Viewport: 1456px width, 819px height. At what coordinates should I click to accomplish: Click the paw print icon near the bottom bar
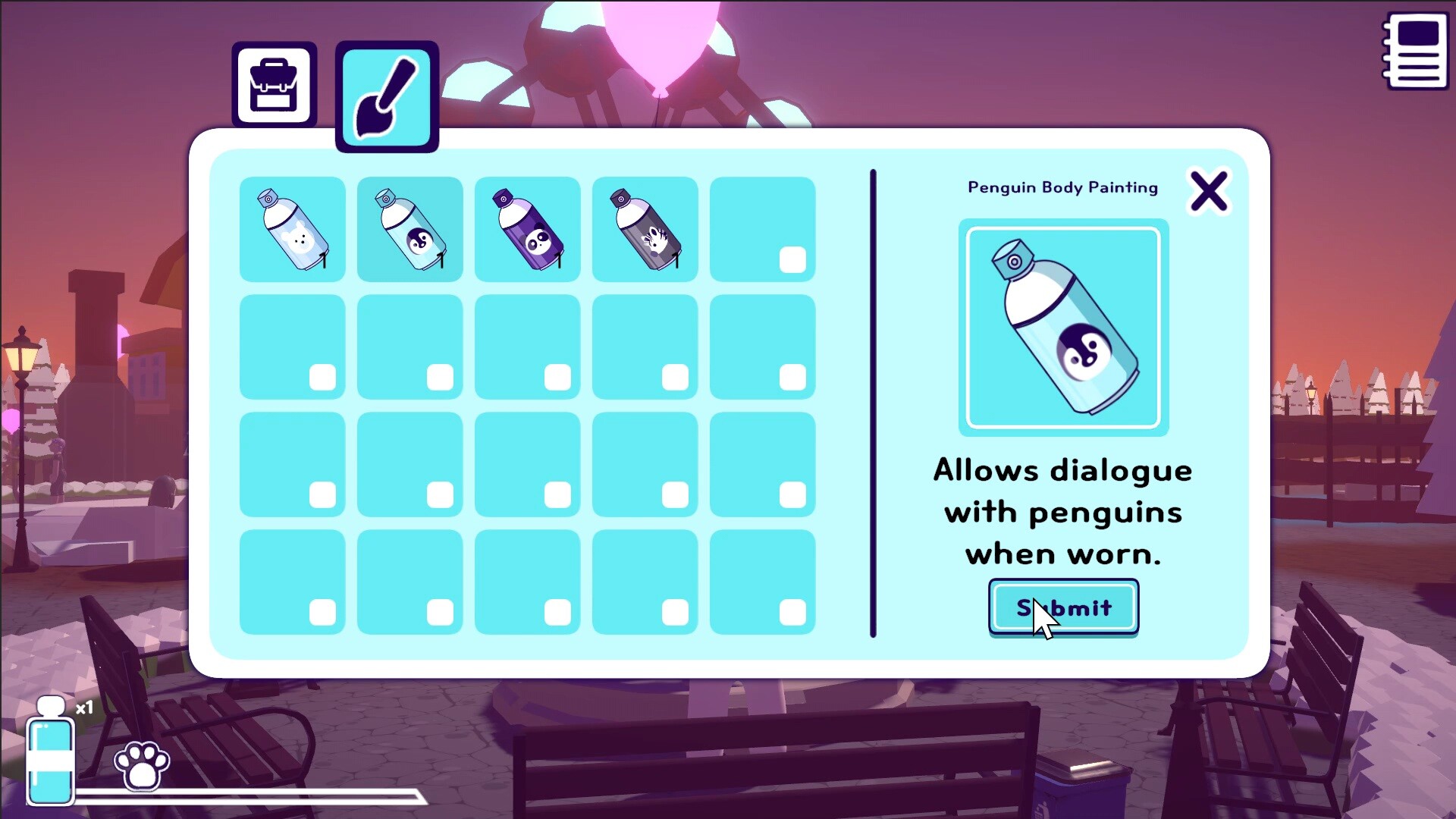[141, 766]
